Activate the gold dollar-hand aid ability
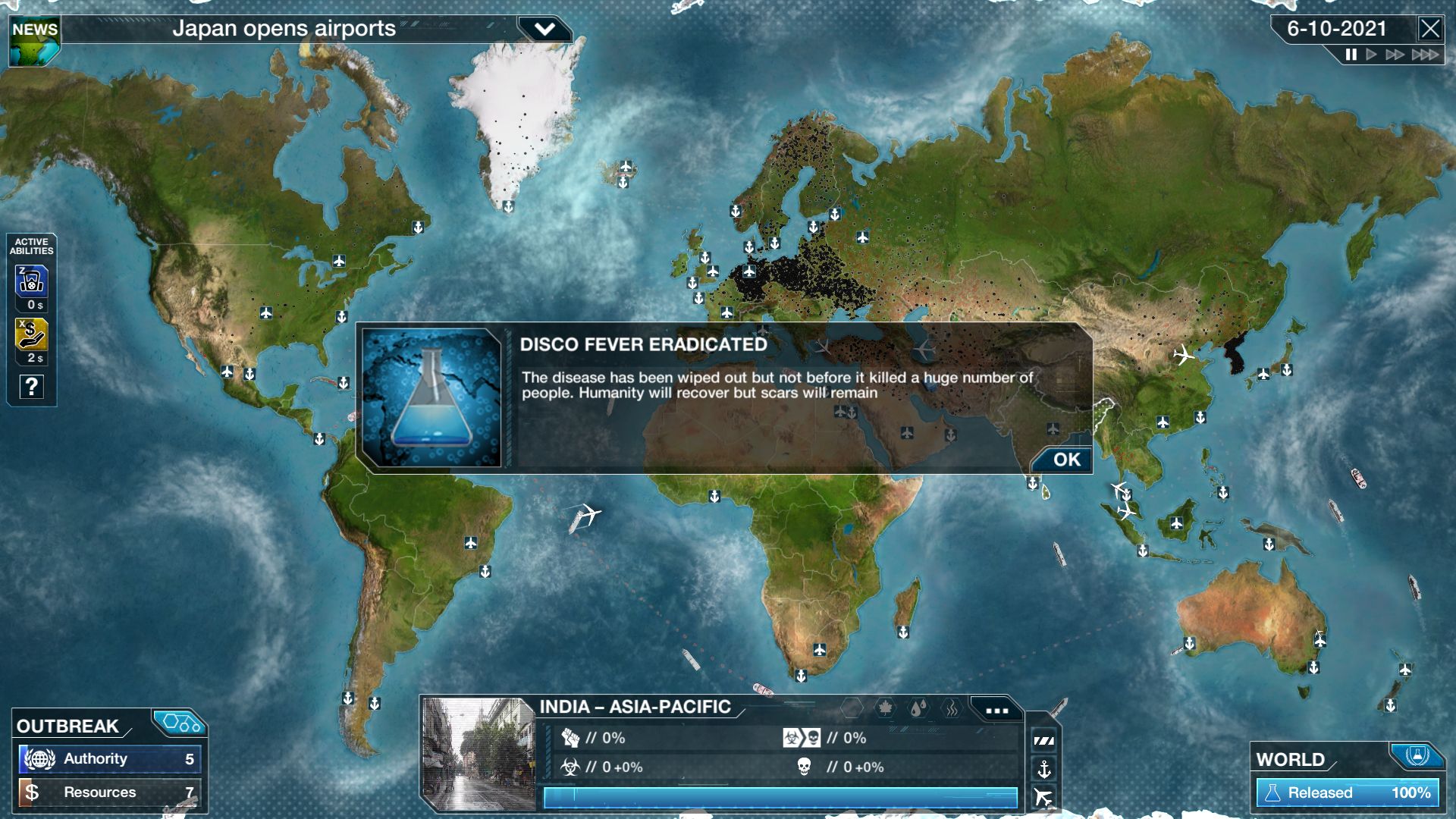Viewport: 1456px width, 819px height. coord(31,334)
